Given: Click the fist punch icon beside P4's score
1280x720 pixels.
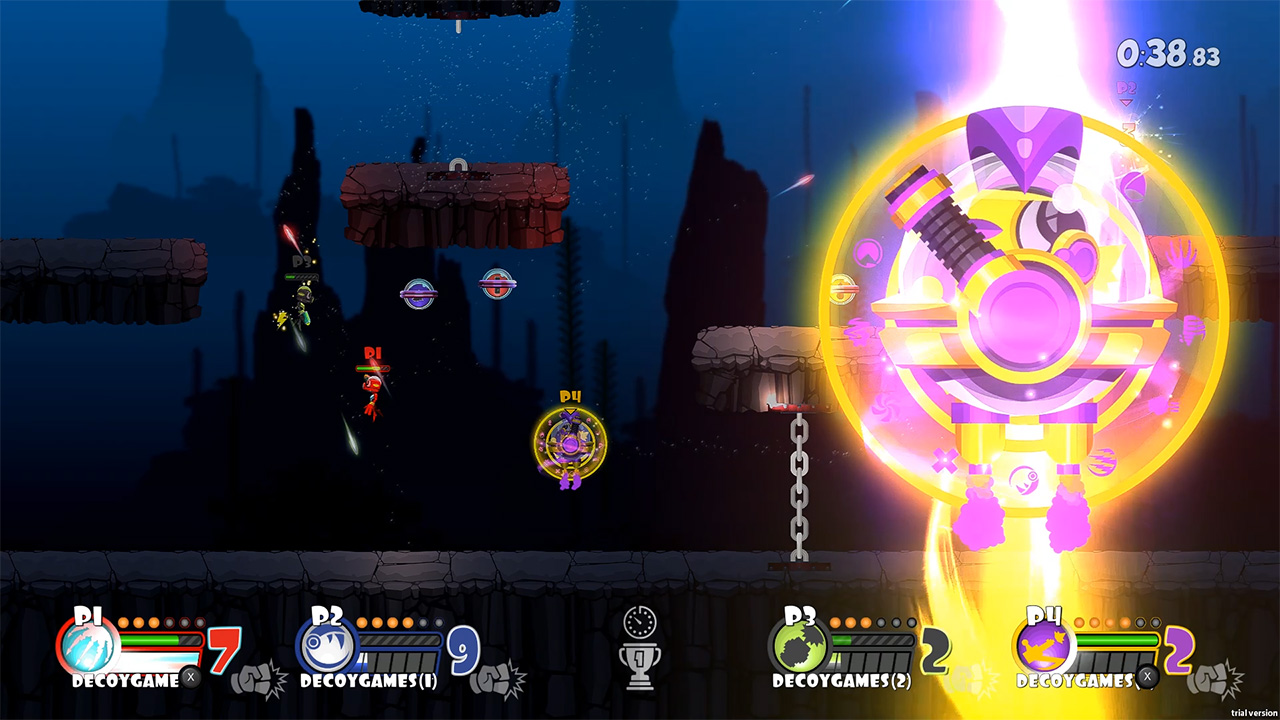Looking at the screenshot, I should [x=1220, y=677].
